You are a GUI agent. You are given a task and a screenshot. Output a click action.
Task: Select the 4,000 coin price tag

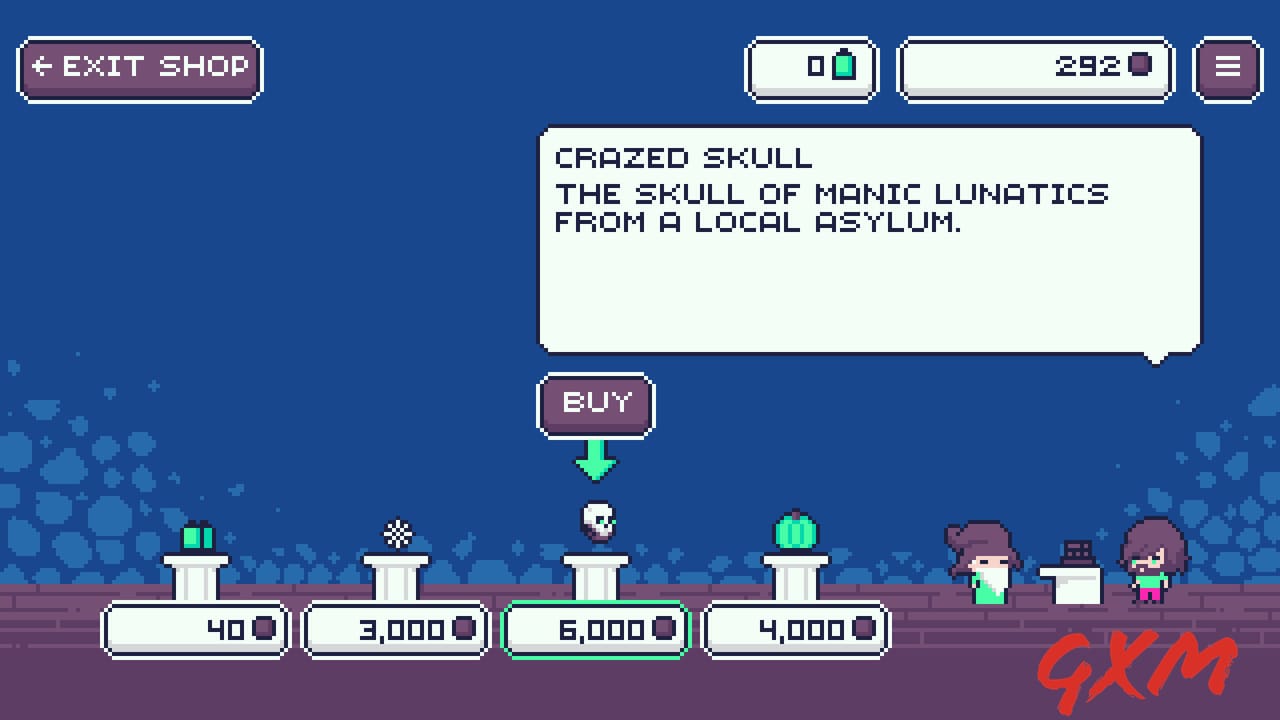tap(796, 629)
